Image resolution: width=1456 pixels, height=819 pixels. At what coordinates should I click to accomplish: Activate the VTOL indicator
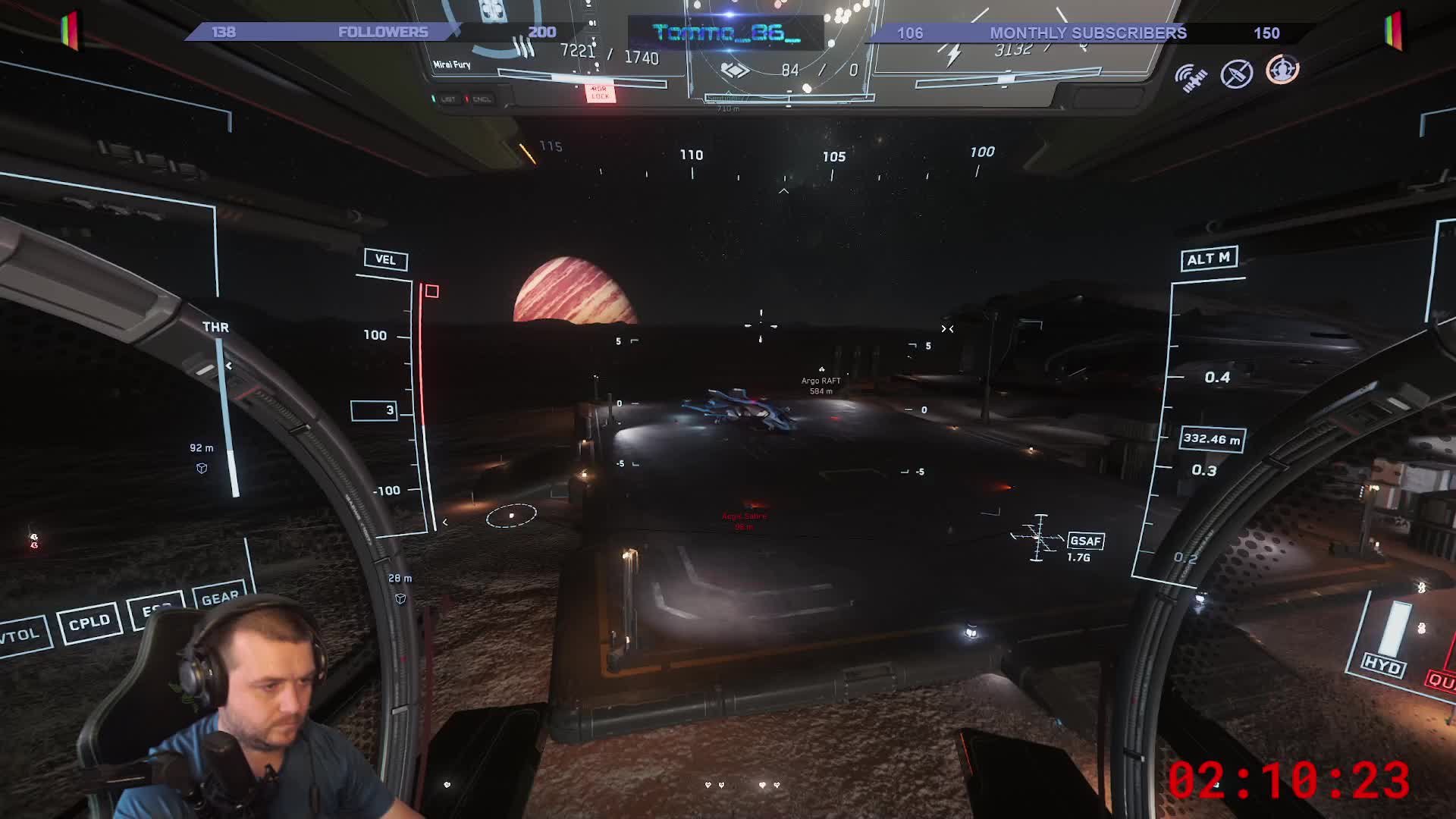point(21,635)
